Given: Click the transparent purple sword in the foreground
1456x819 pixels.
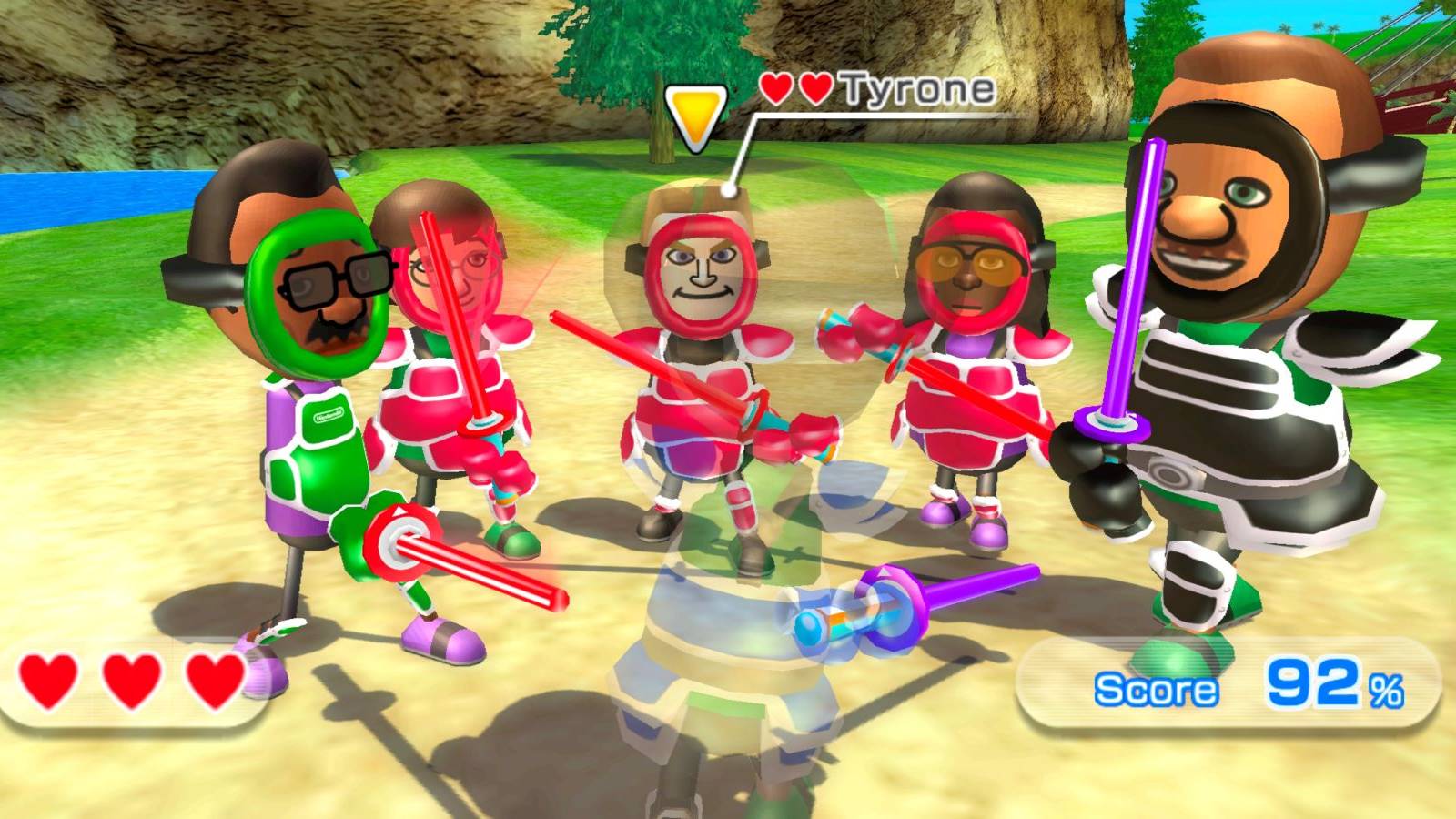Looking at the screenshot, I should [x=965, y=587].
